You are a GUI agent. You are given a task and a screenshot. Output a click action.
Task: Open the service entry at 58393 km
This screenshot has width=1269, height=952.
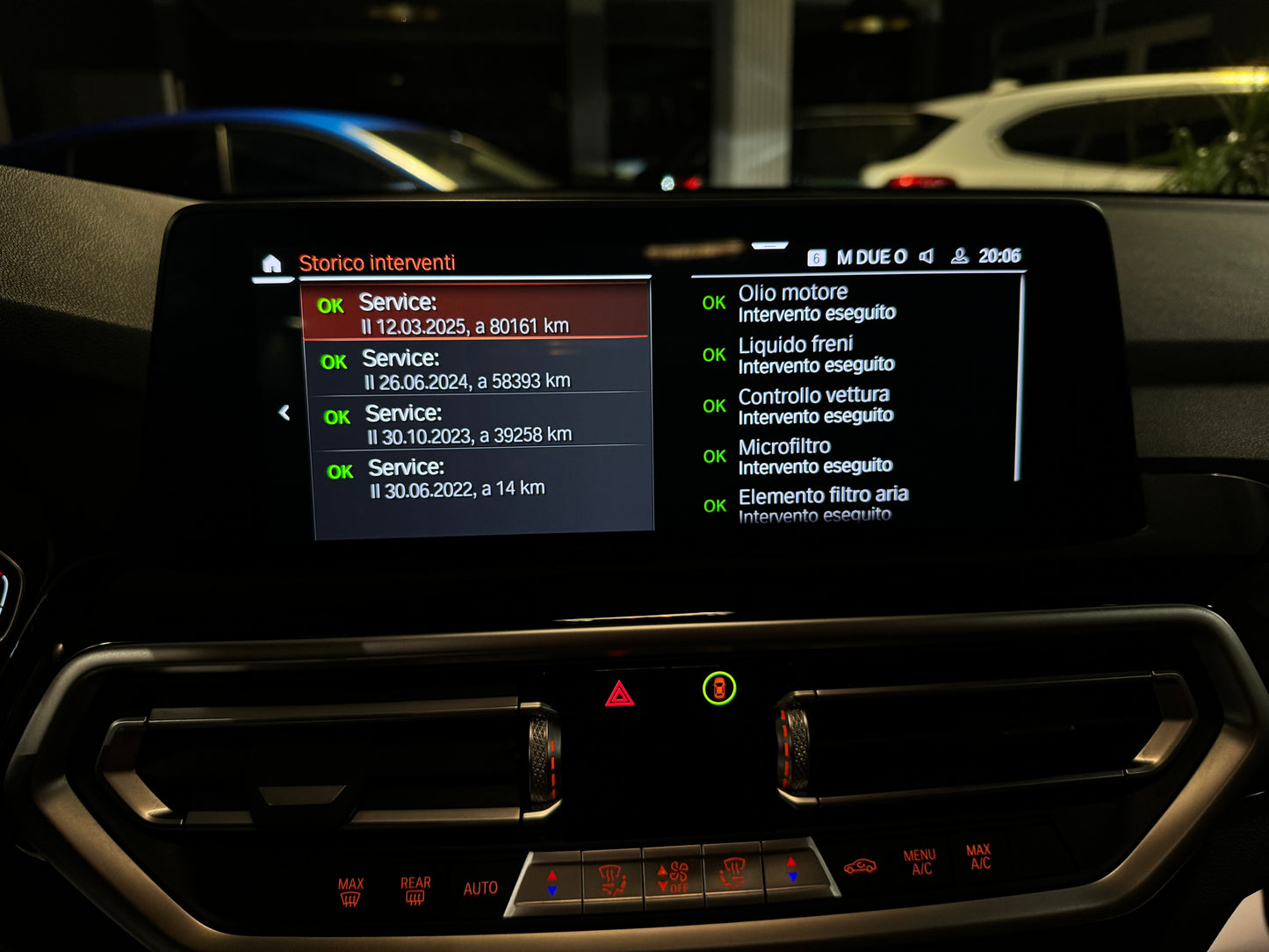(x=479, y=369)
